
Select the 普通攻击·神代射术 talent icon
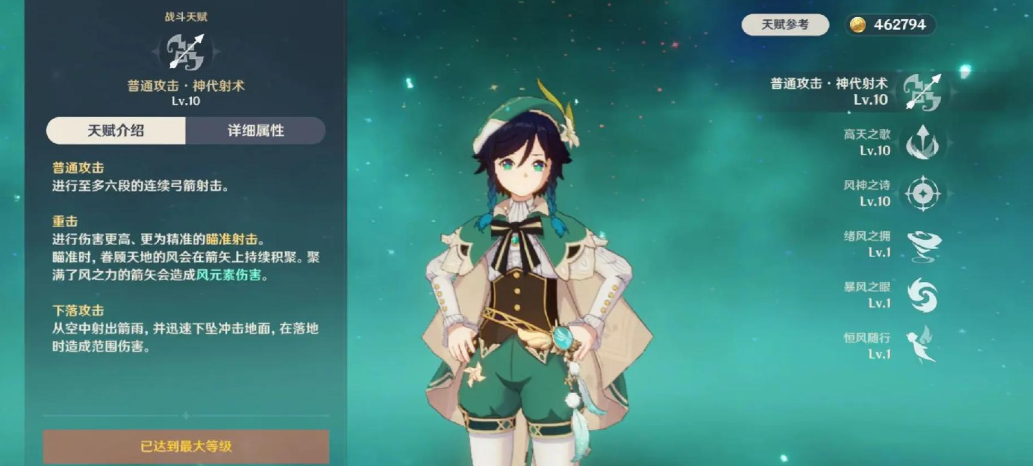pos(922,91)
